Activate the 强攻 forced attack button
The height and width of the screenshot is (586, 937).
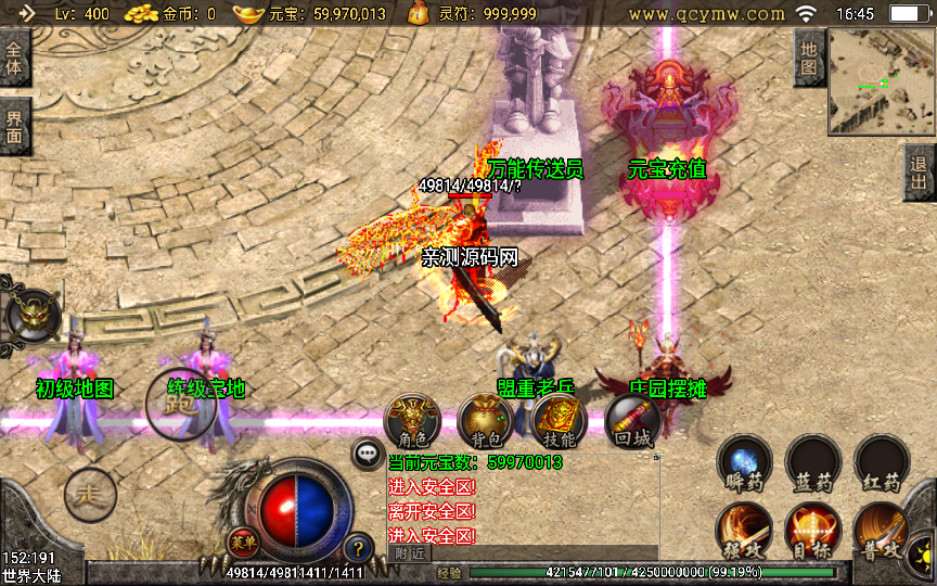click(743, 532)
